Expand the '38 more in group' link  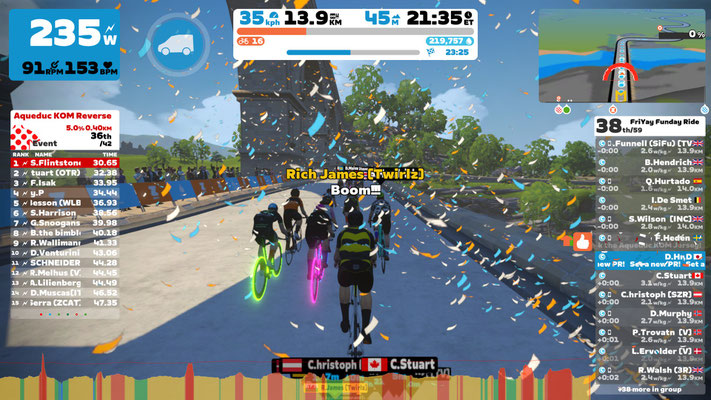[651, 389]
